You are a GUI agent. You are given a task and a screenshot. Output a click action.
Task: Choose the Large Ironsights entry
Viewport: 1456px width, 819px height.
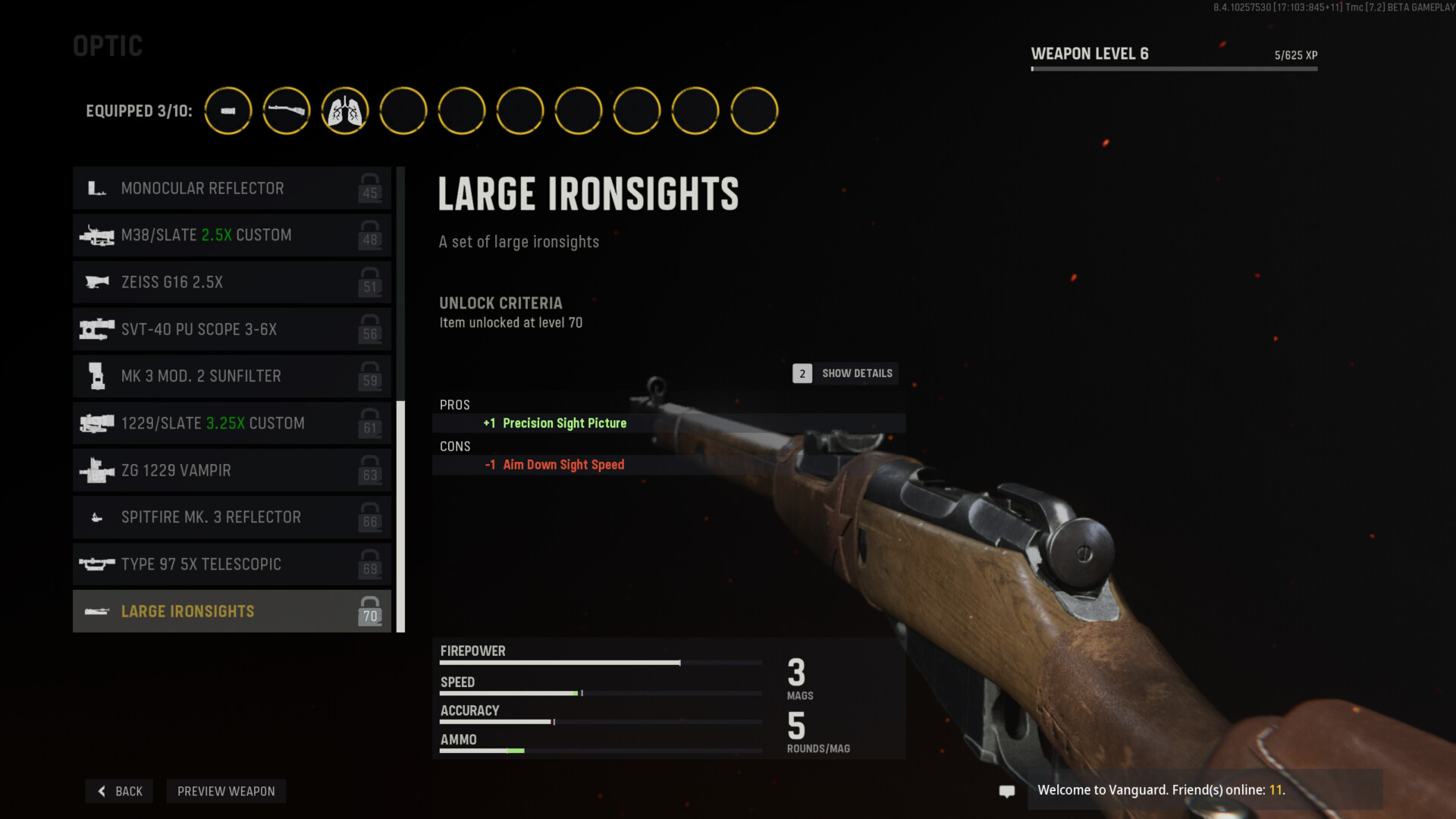231,611
